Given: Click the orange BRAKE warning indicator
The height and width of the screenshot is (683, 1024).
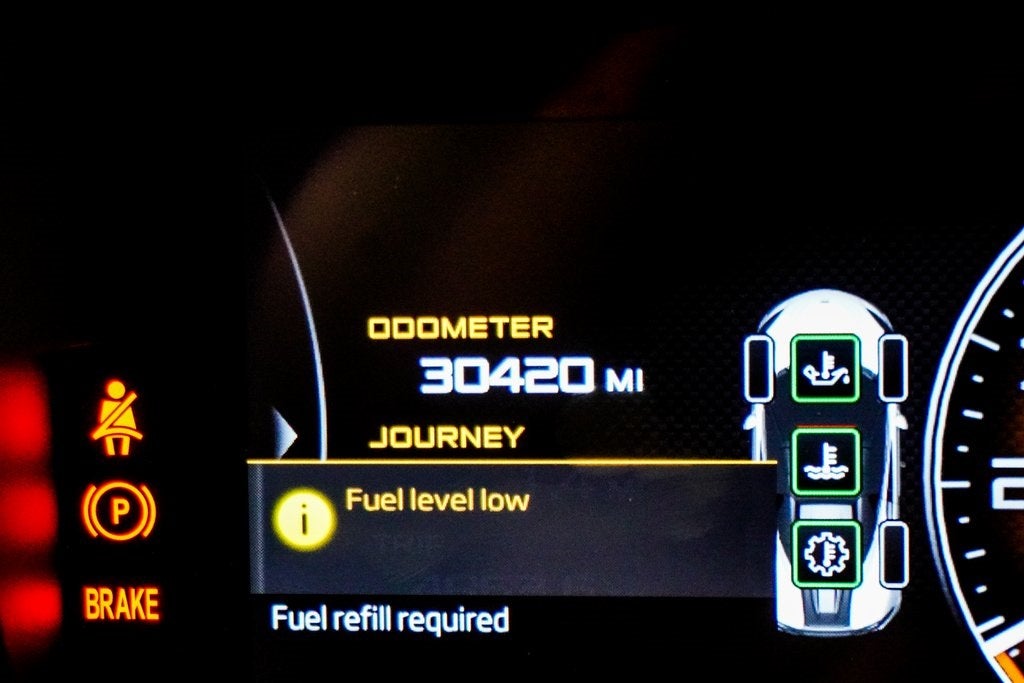Looking at the screenshot, I should pos(121,604).
